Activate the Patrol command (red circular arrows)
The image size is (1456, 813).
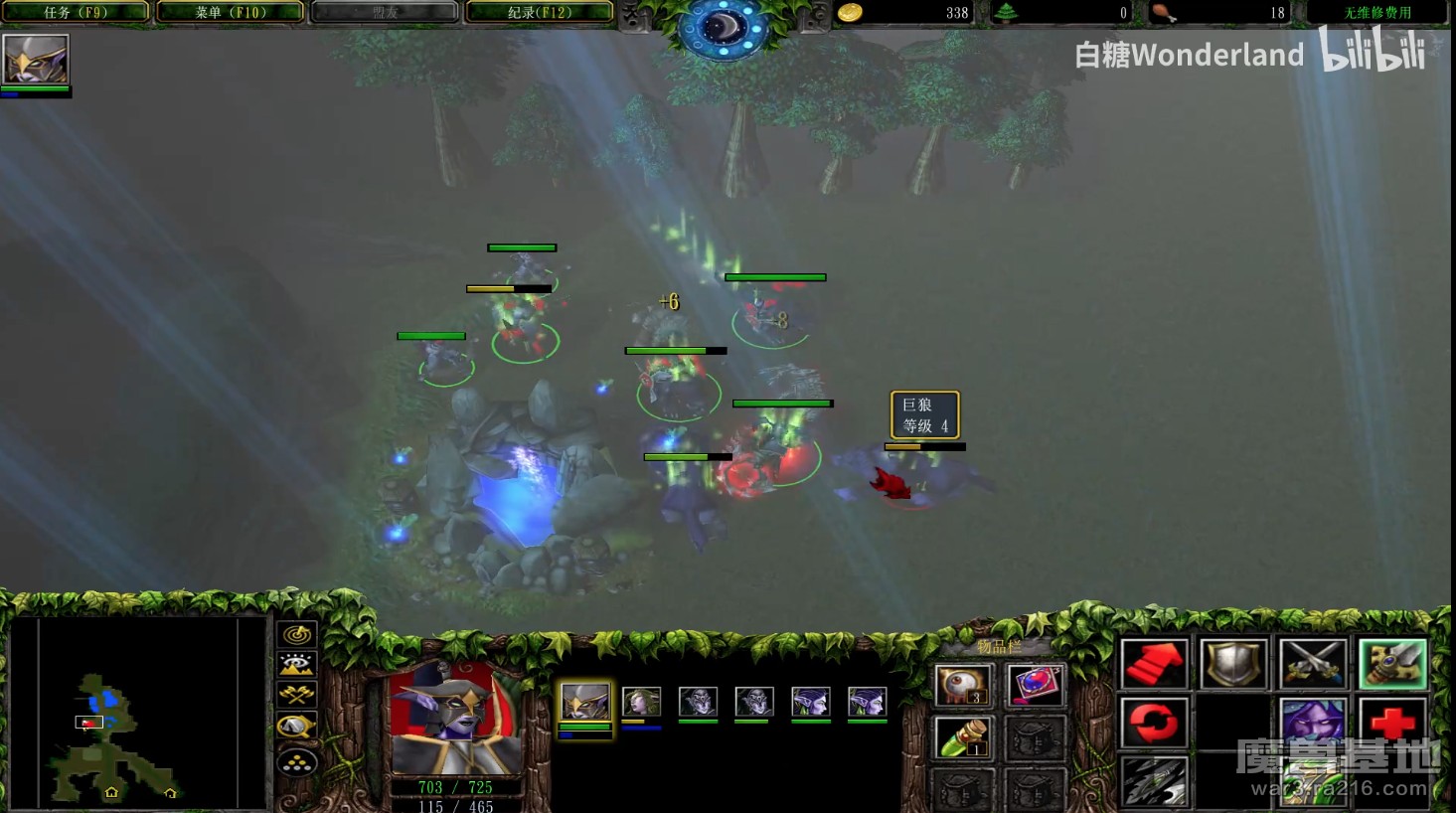pyautogui.click(x=1154, y=723)
